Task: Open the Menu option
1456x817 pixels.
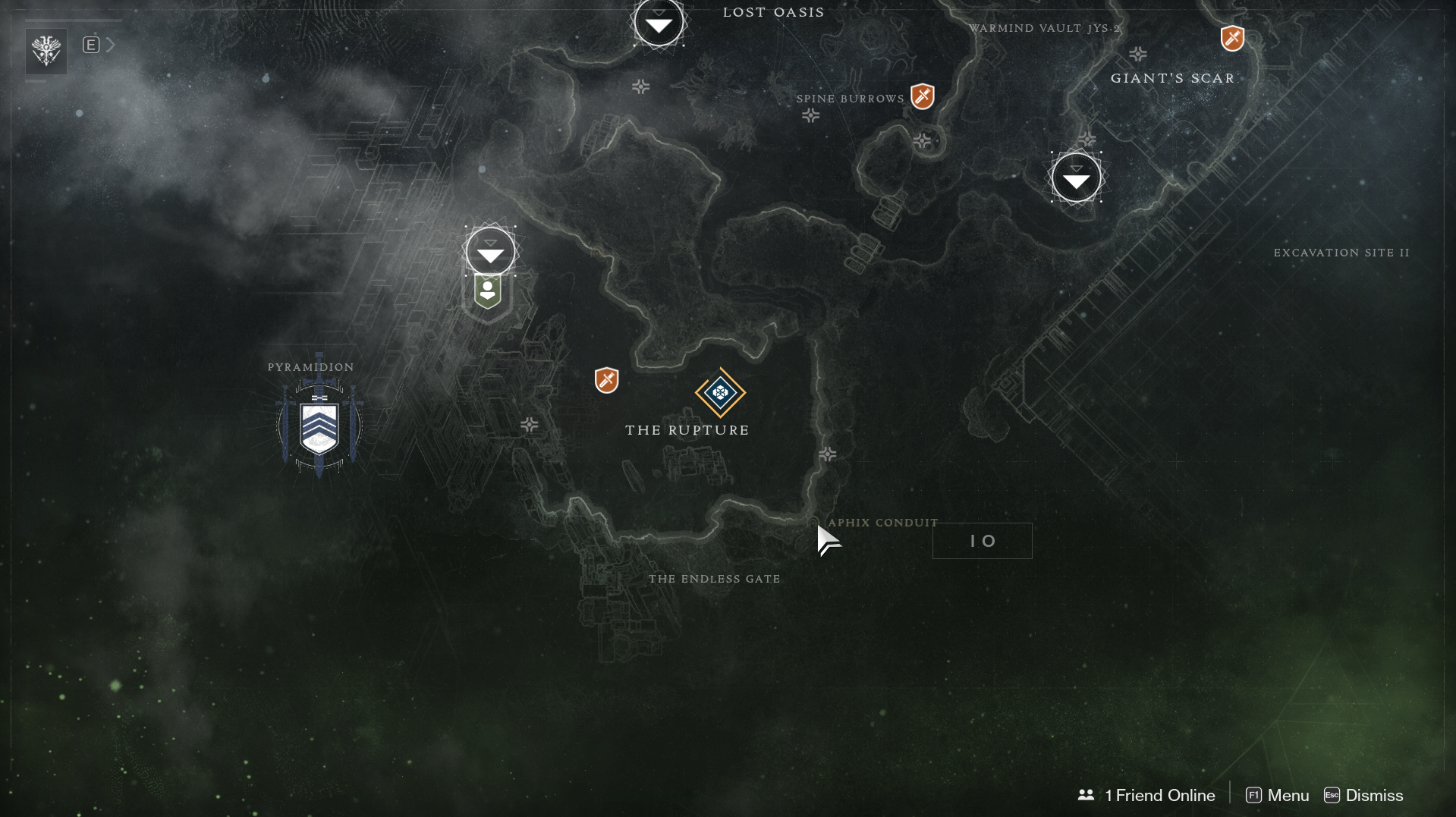Action: tap(1278, 795)
